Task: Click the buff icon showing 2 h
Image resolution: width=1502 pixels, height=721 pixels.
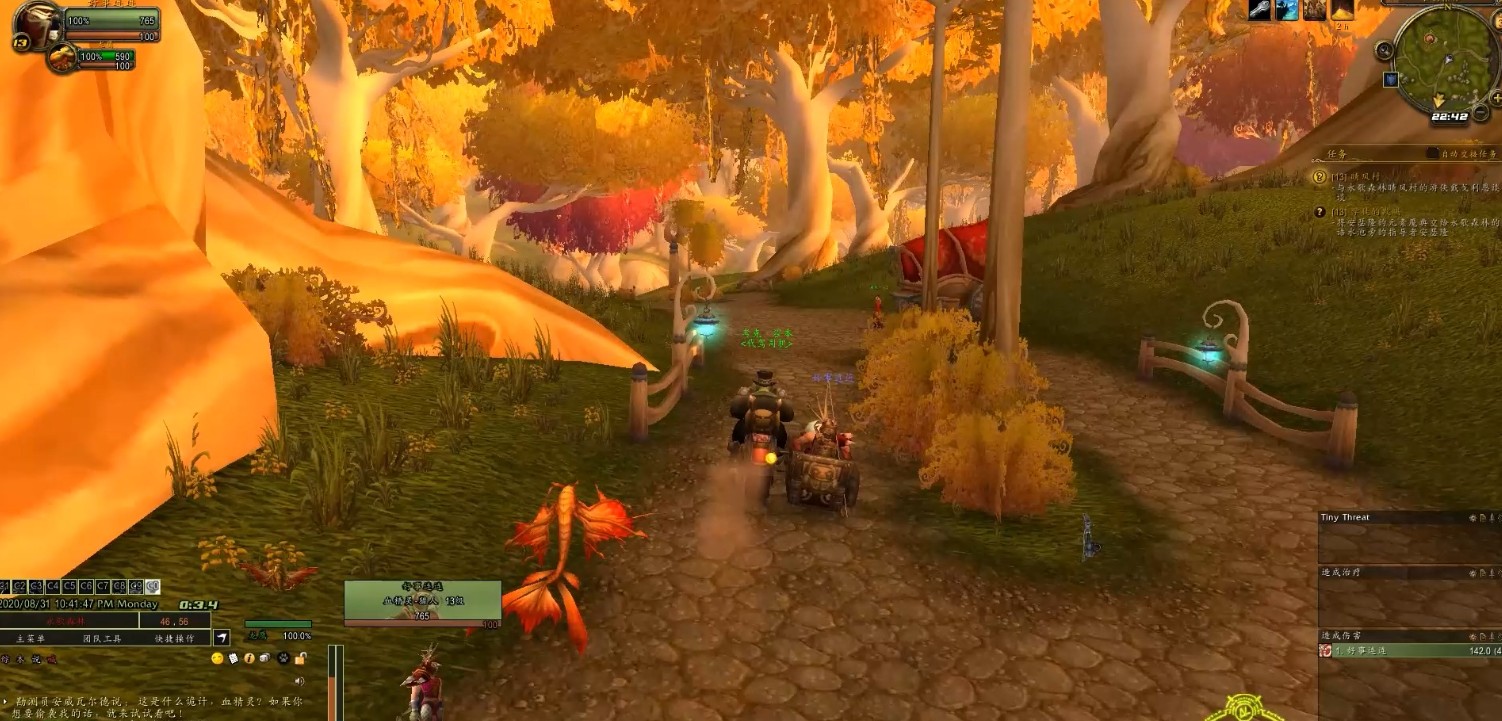Action: (x=1341, y=10)
